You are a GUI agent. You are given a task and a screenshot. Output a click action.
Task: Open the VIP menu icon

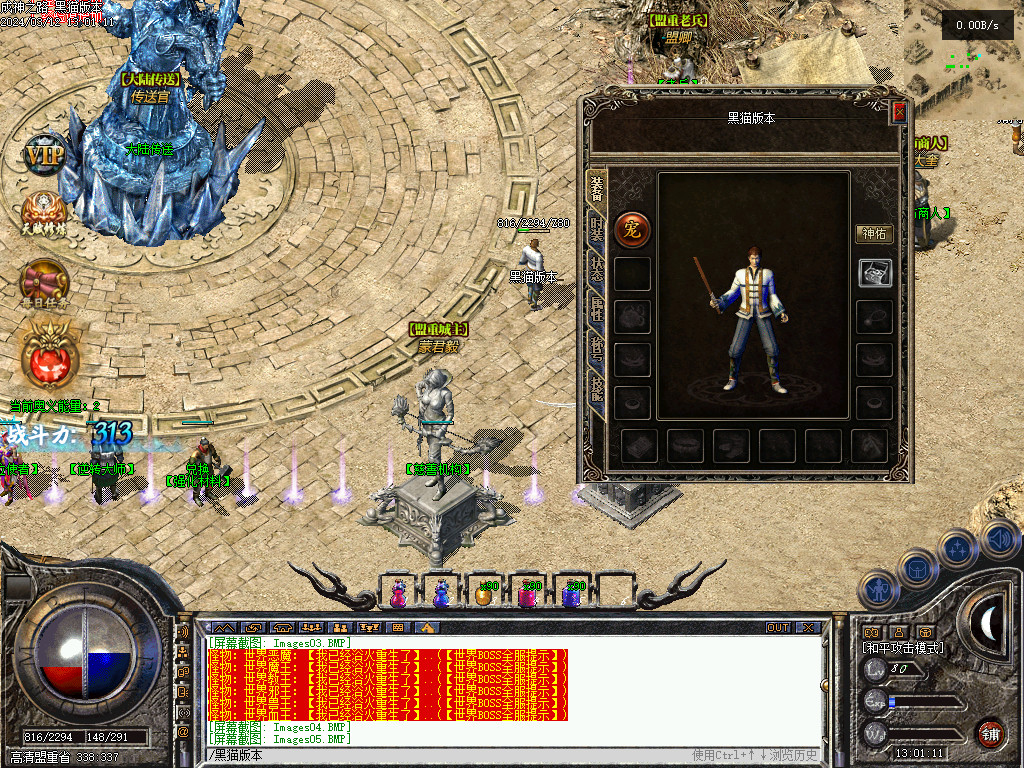(x=44, y=156)
